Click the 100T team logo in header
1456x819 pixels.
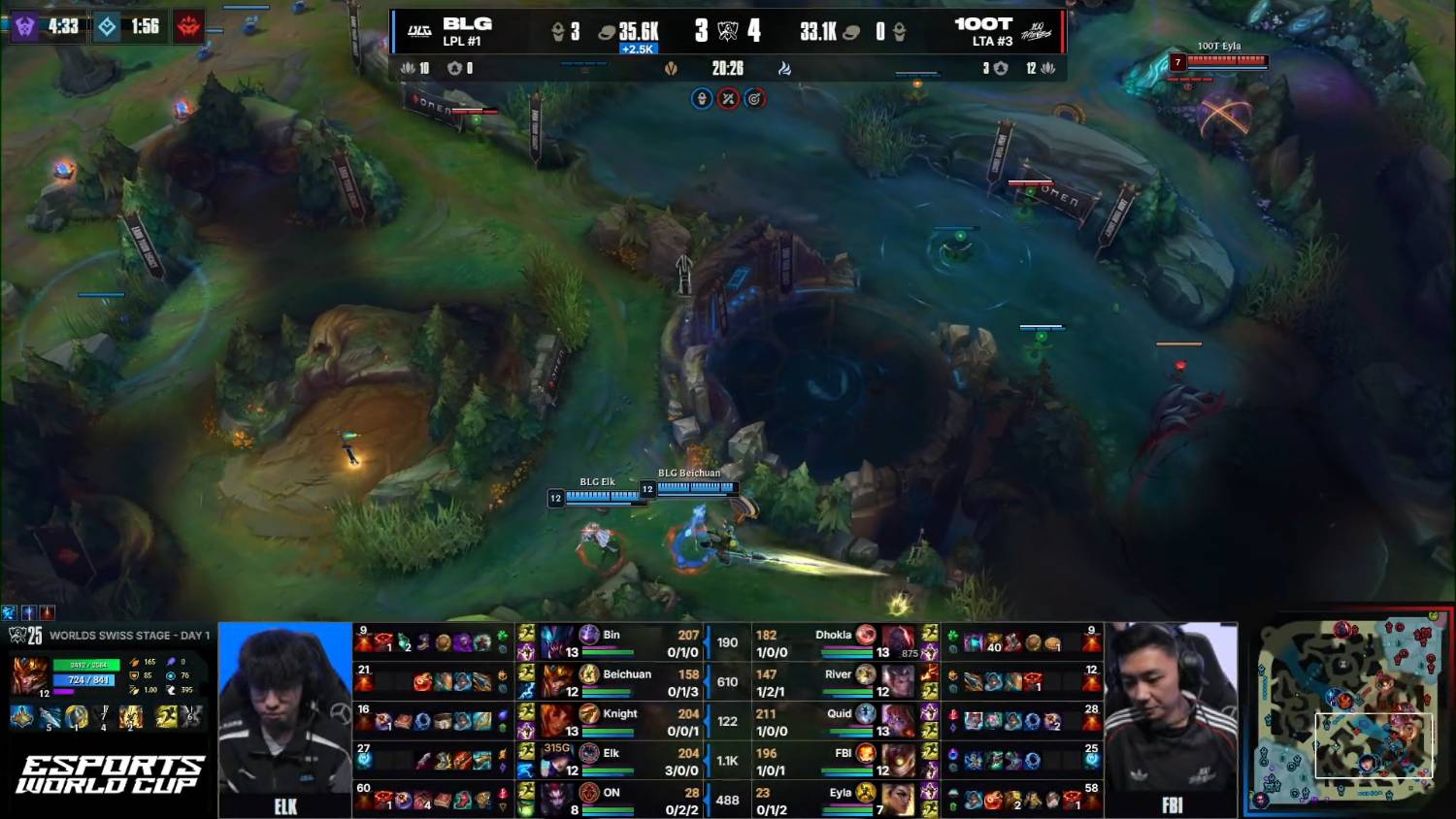click(x=1036, y=31)
